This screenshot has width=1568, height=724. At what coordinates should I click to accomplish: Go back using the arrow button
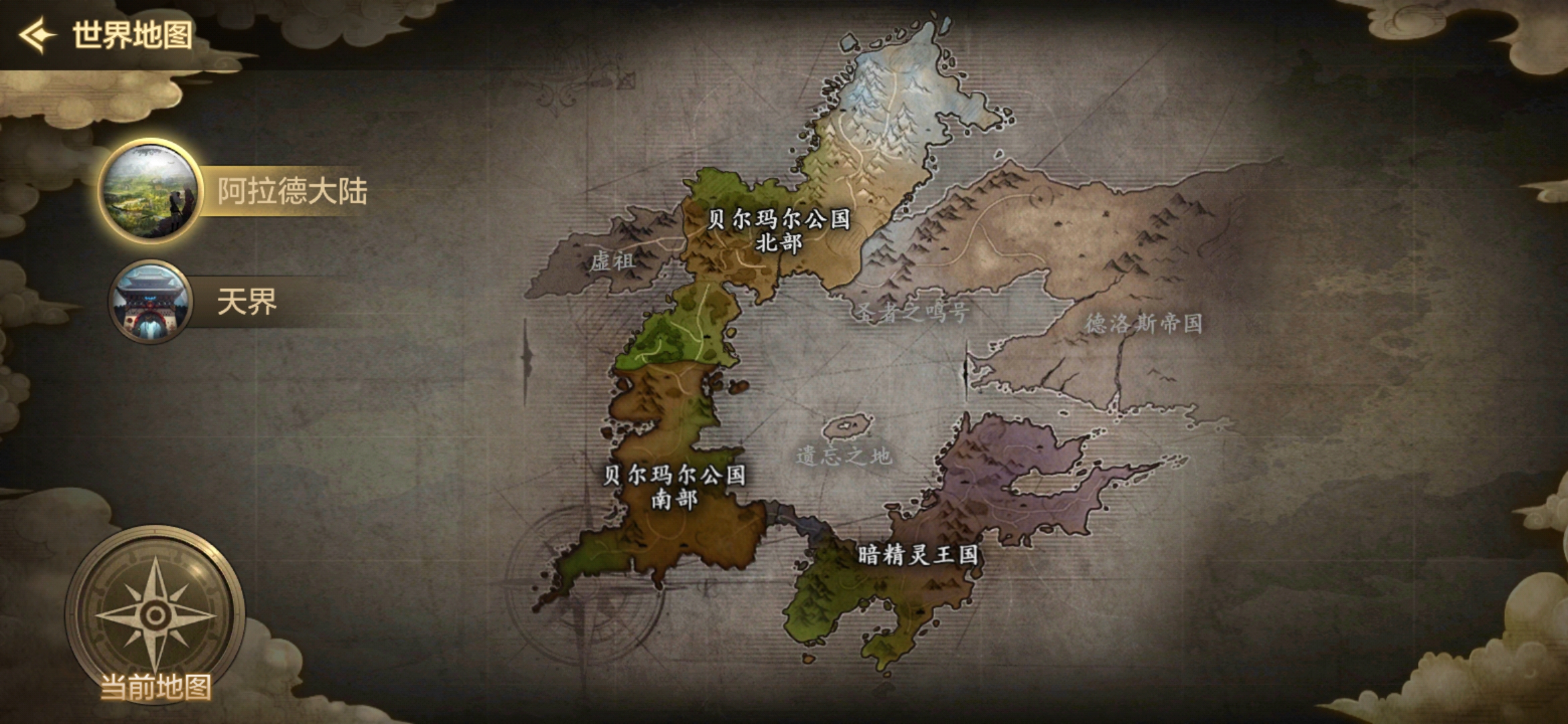point(36,35)
